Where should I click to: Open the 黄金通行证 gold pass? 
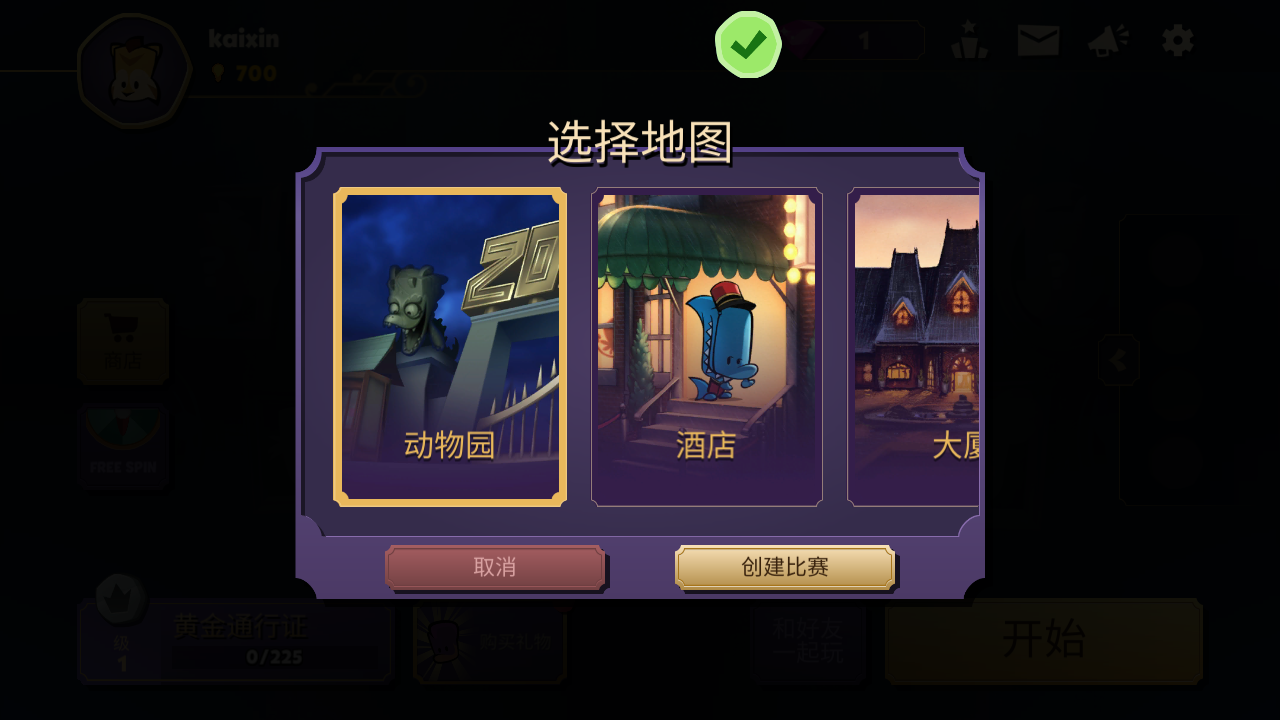(x=240, y=629)
